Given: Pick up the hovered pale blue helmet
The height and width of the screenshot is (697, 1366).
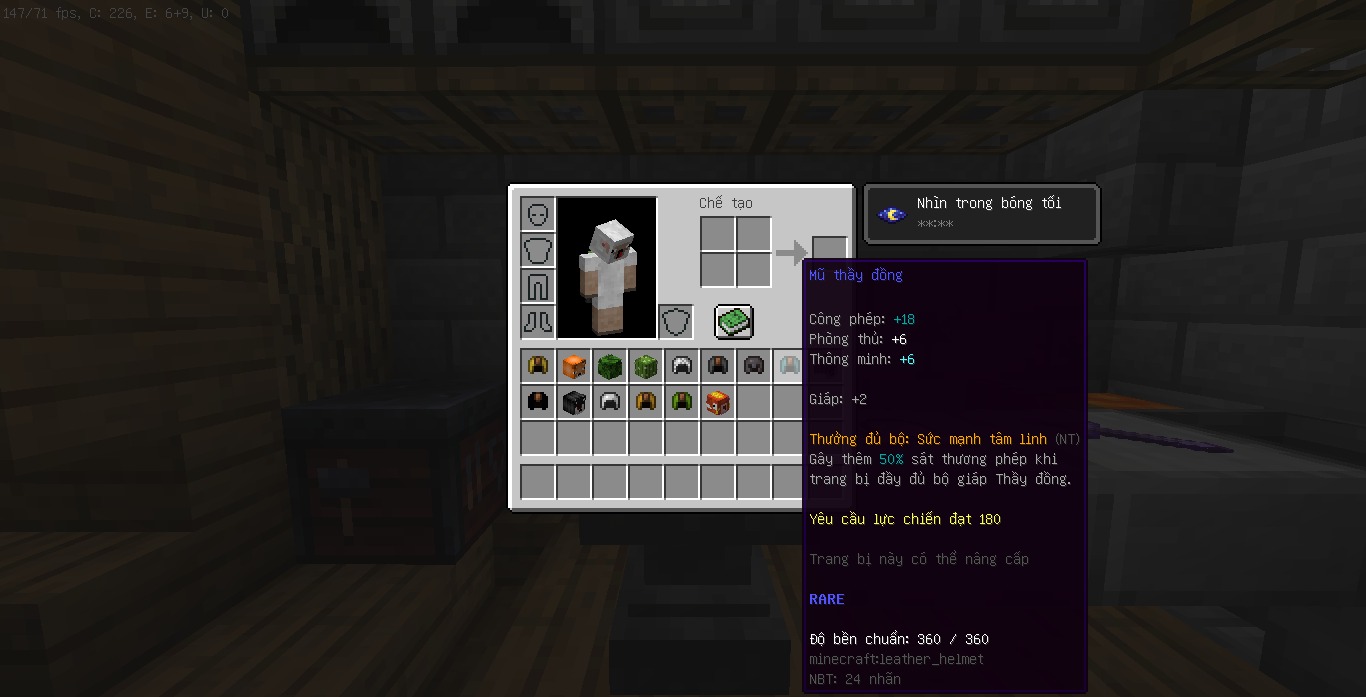Looking at the screenshot, I should [789, 366].
